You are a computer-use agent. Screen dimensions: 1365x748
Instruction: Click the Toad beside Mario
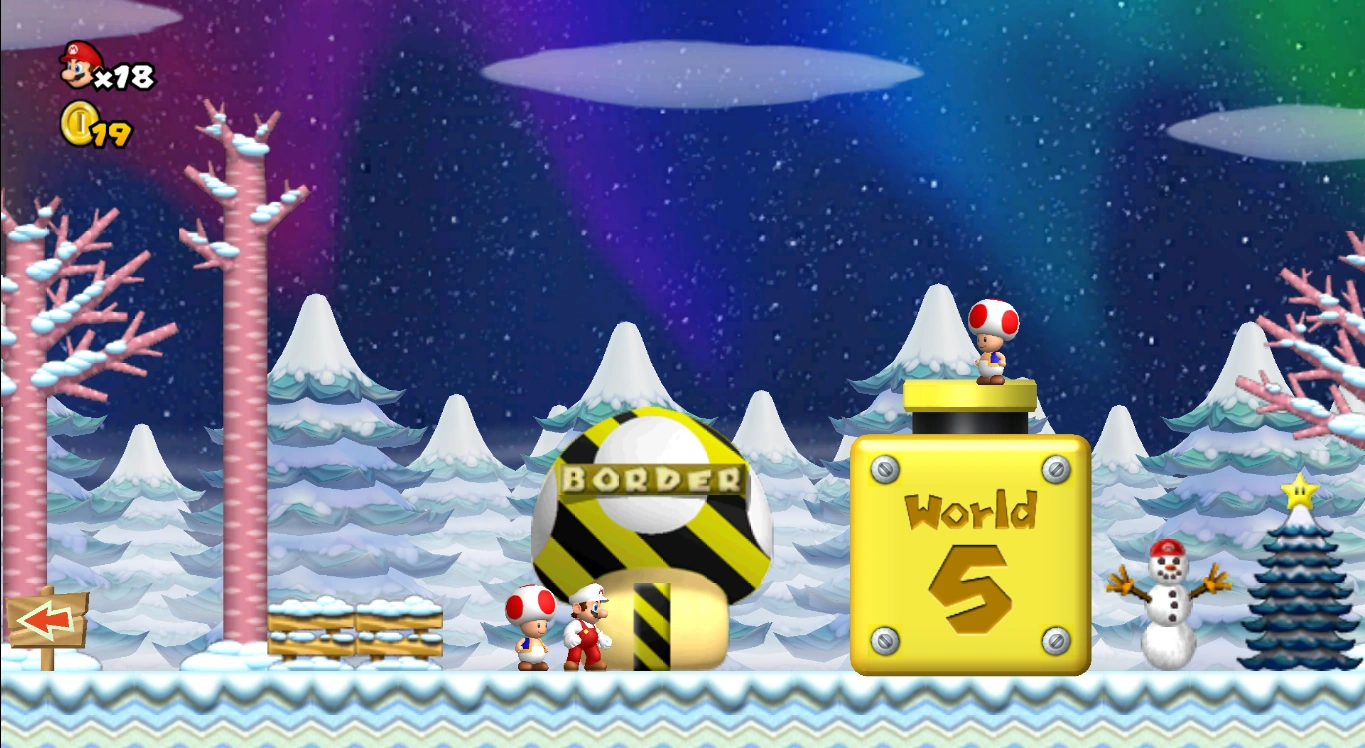pos(531,627)
